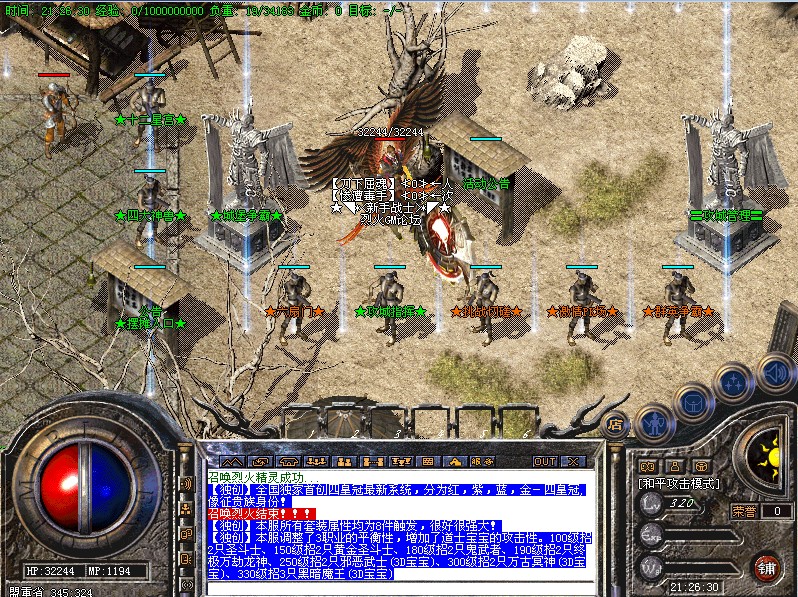
Task: Click the 荣誉 honor label button
Action: click(744, 511)
